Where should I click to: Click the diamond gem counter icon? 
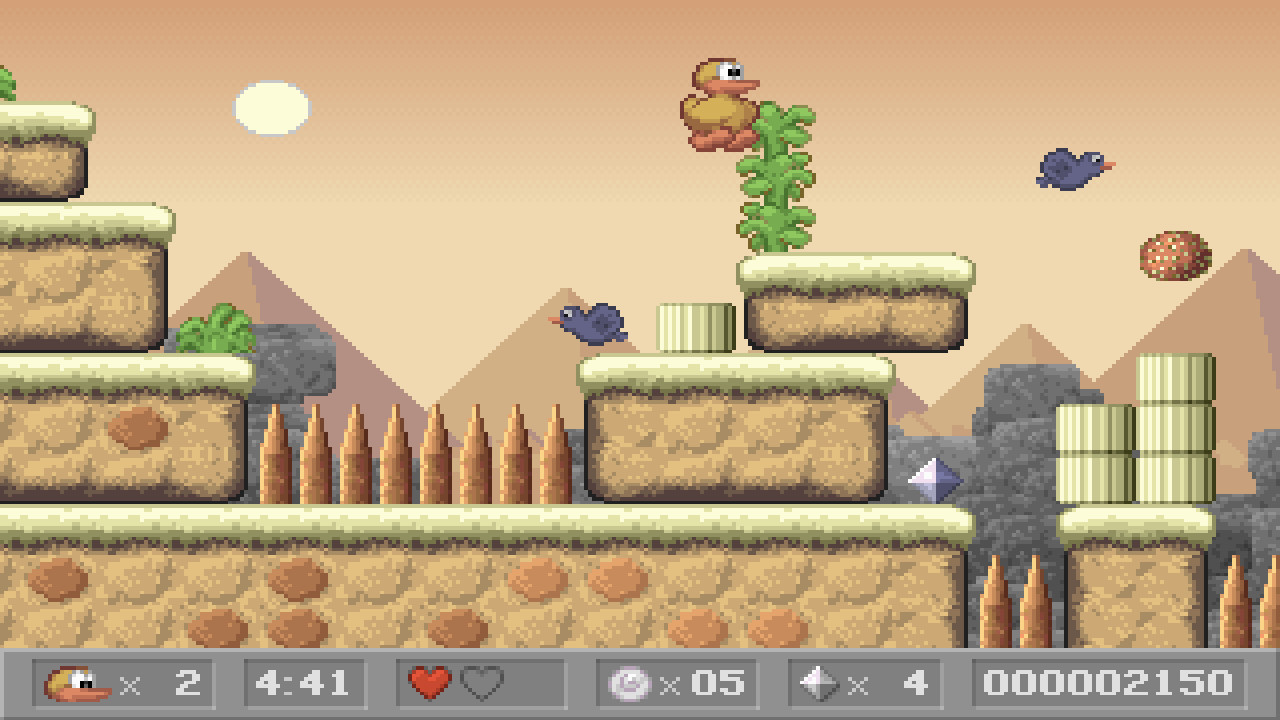(820, 684)
